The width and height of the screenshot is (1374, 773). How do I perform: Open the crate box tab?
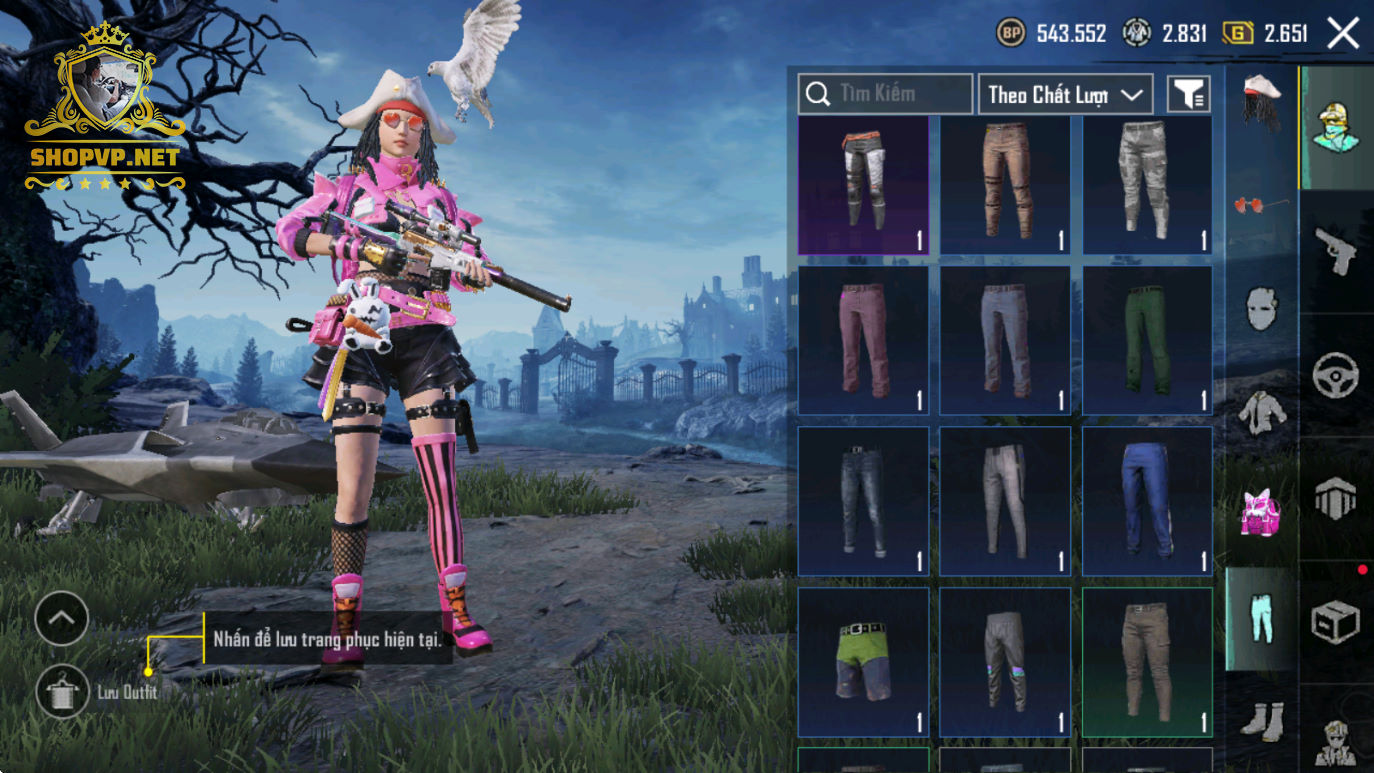(1336, 622)
